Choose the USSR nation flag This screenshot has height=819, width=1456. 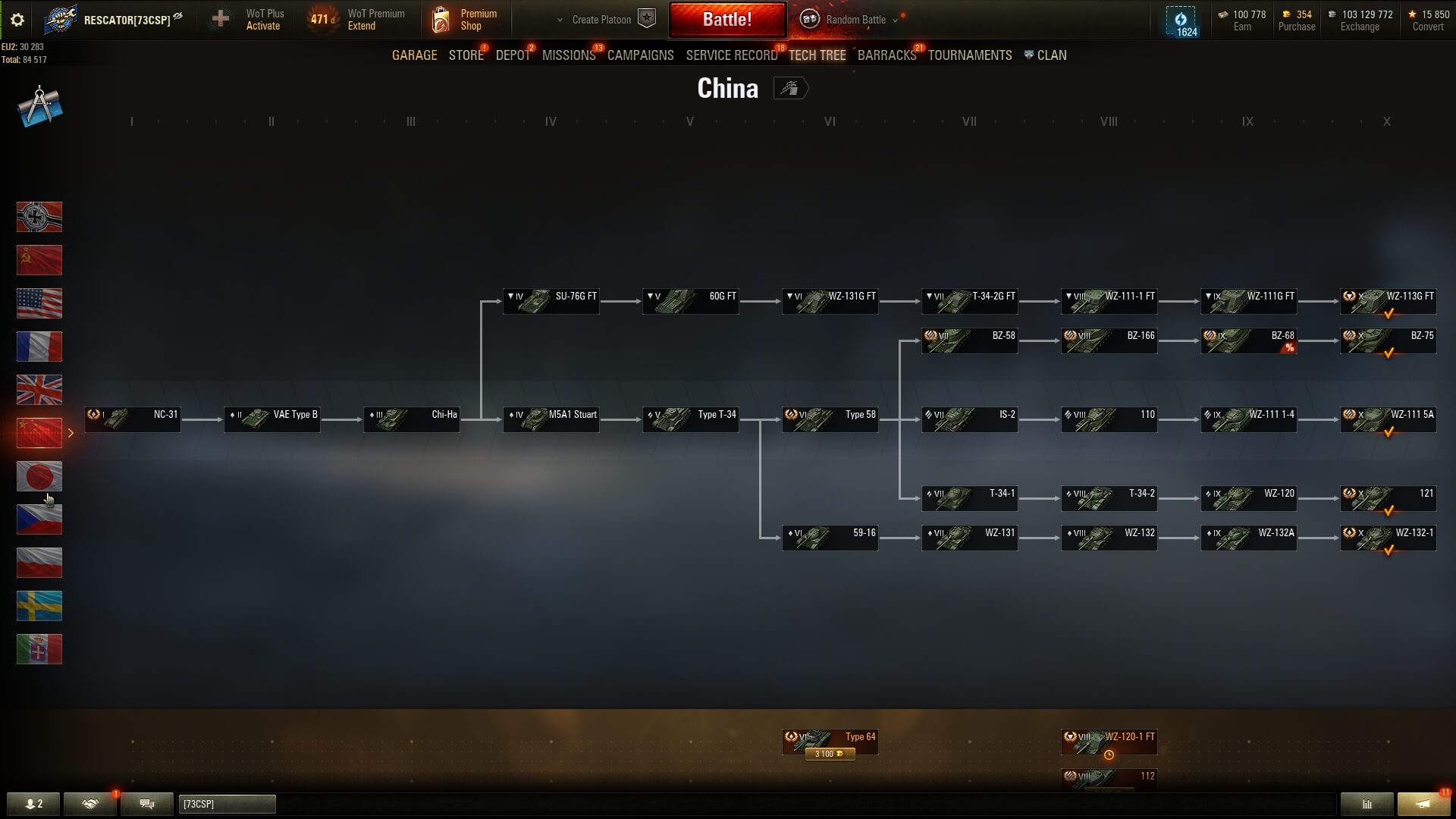click(x=39, y=260)
